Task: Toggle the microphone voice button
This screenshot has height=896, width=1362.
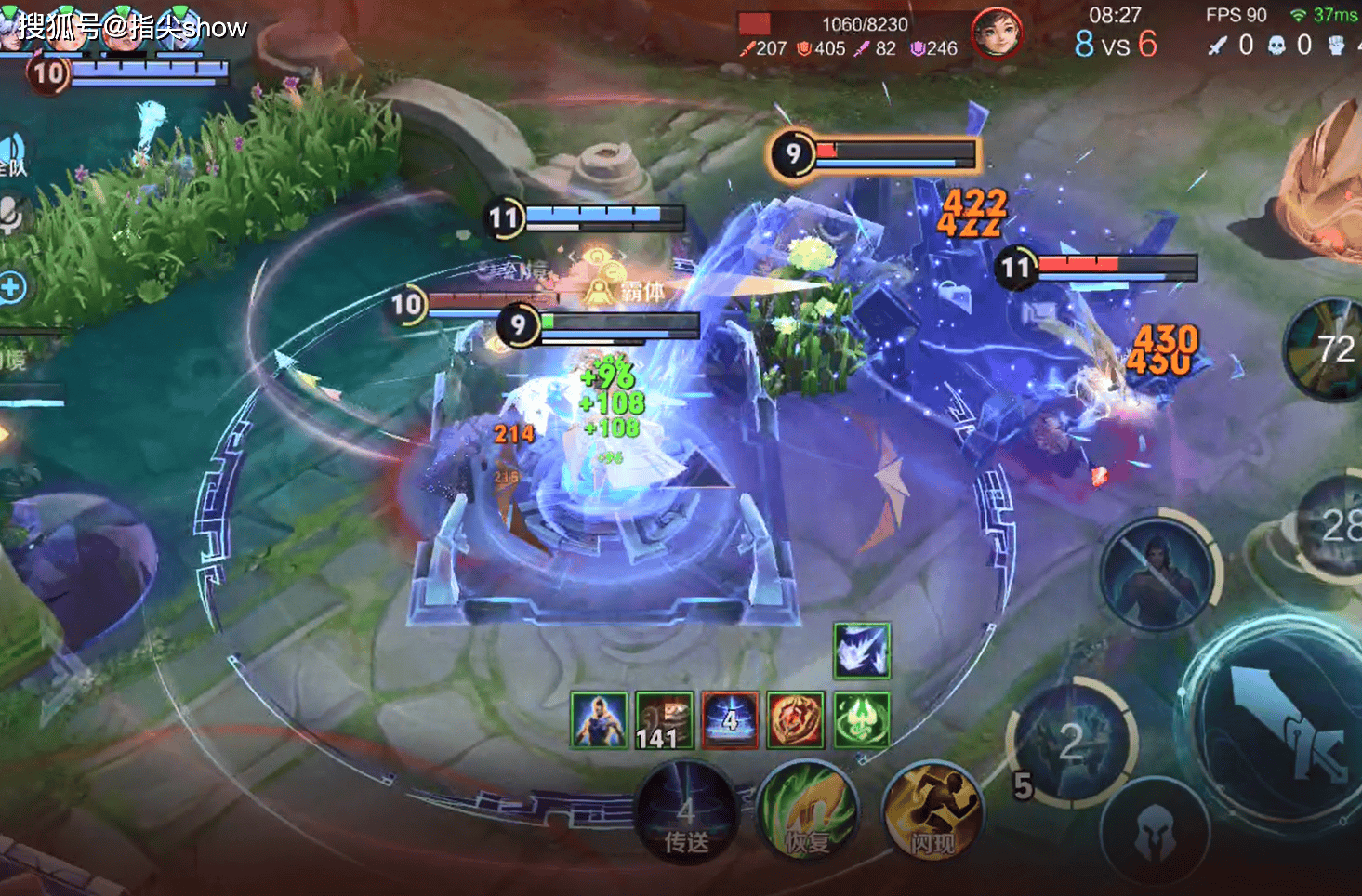Action: click(x=11, y=216)
